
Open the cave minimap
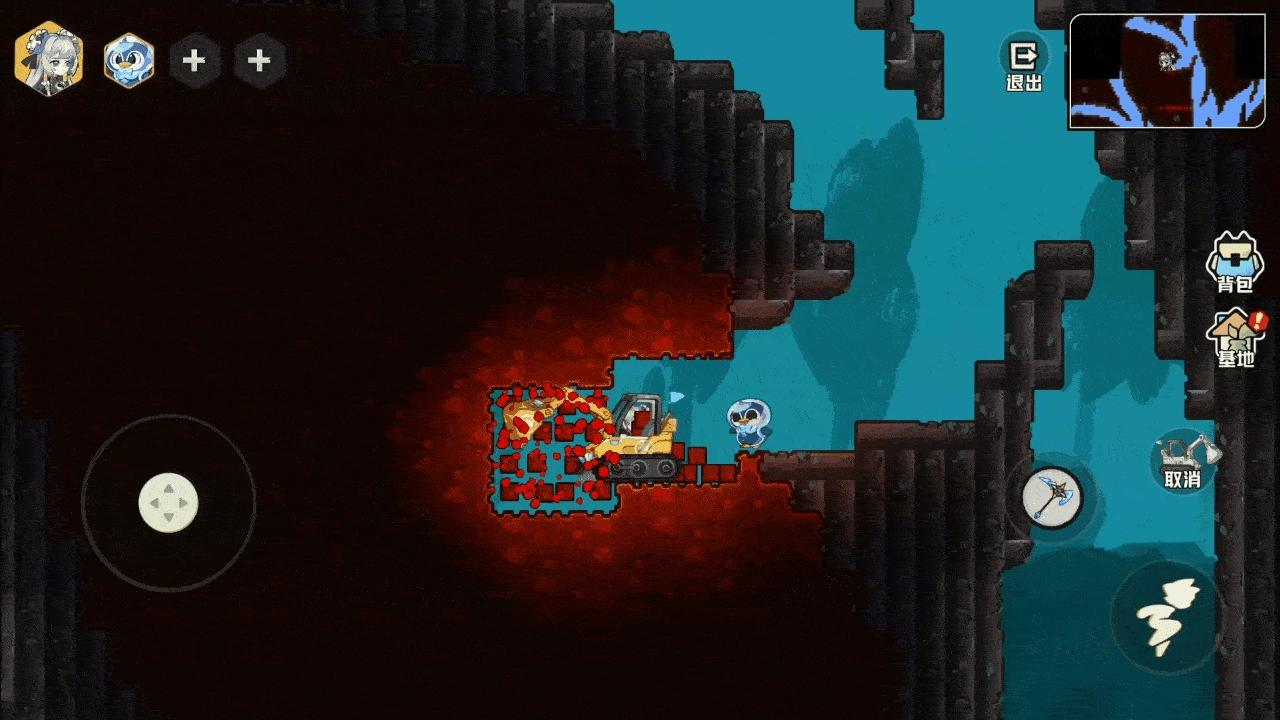[x=1166, y=72]
